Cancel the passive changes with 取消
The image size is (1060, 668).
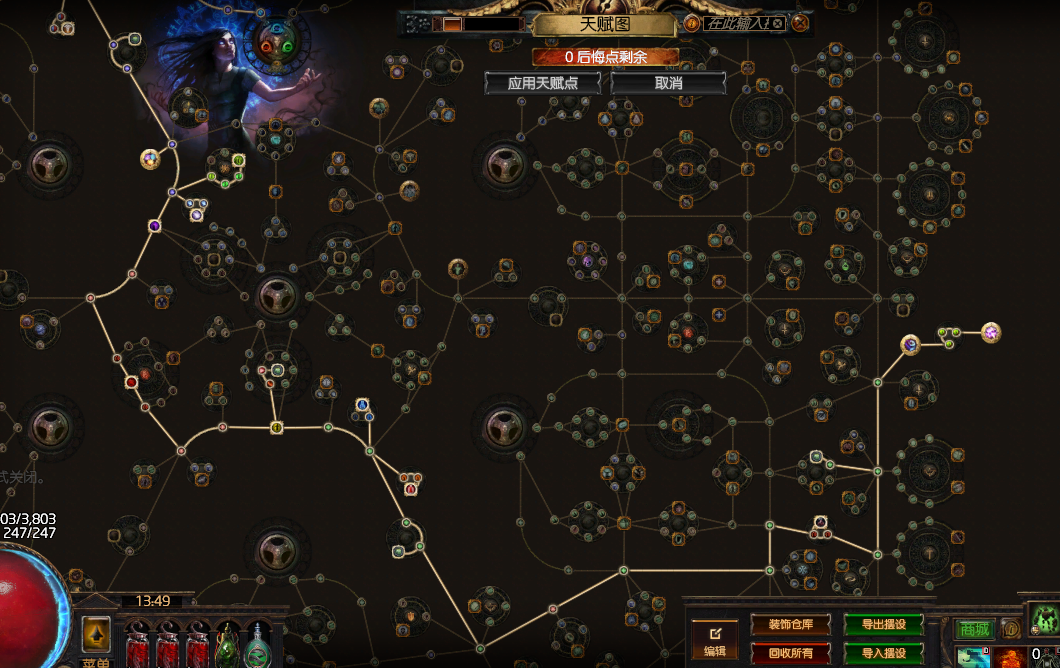click(668, 83)
